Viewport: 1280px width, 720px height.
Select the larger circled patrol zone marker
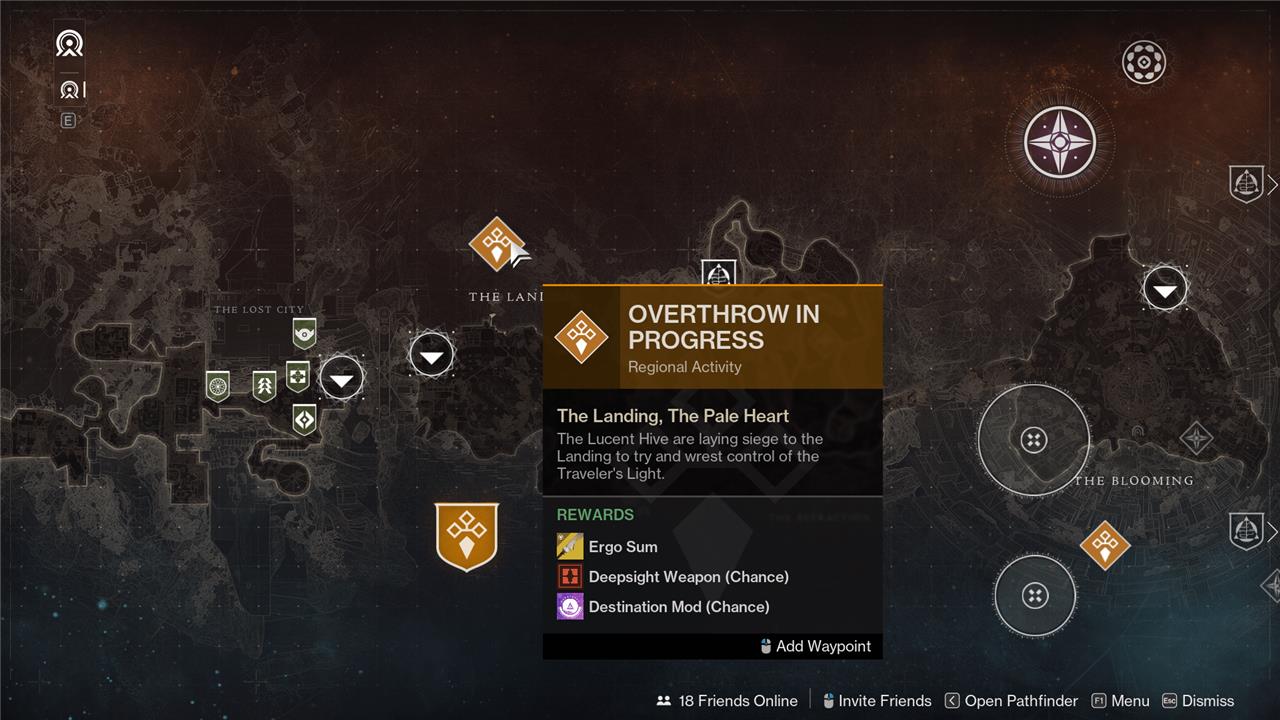coord(1034,439)
